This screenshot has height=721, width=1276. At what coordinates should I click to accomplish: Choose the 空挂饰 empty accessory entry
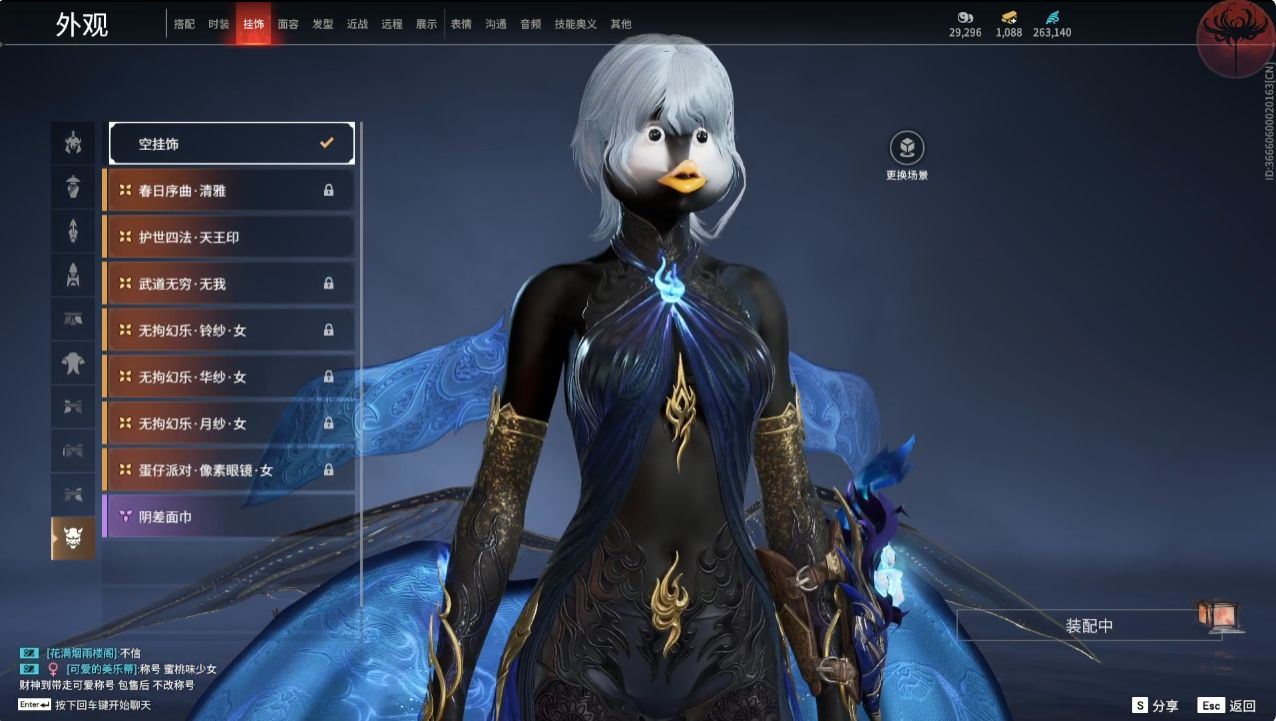(x=231, y=143)
